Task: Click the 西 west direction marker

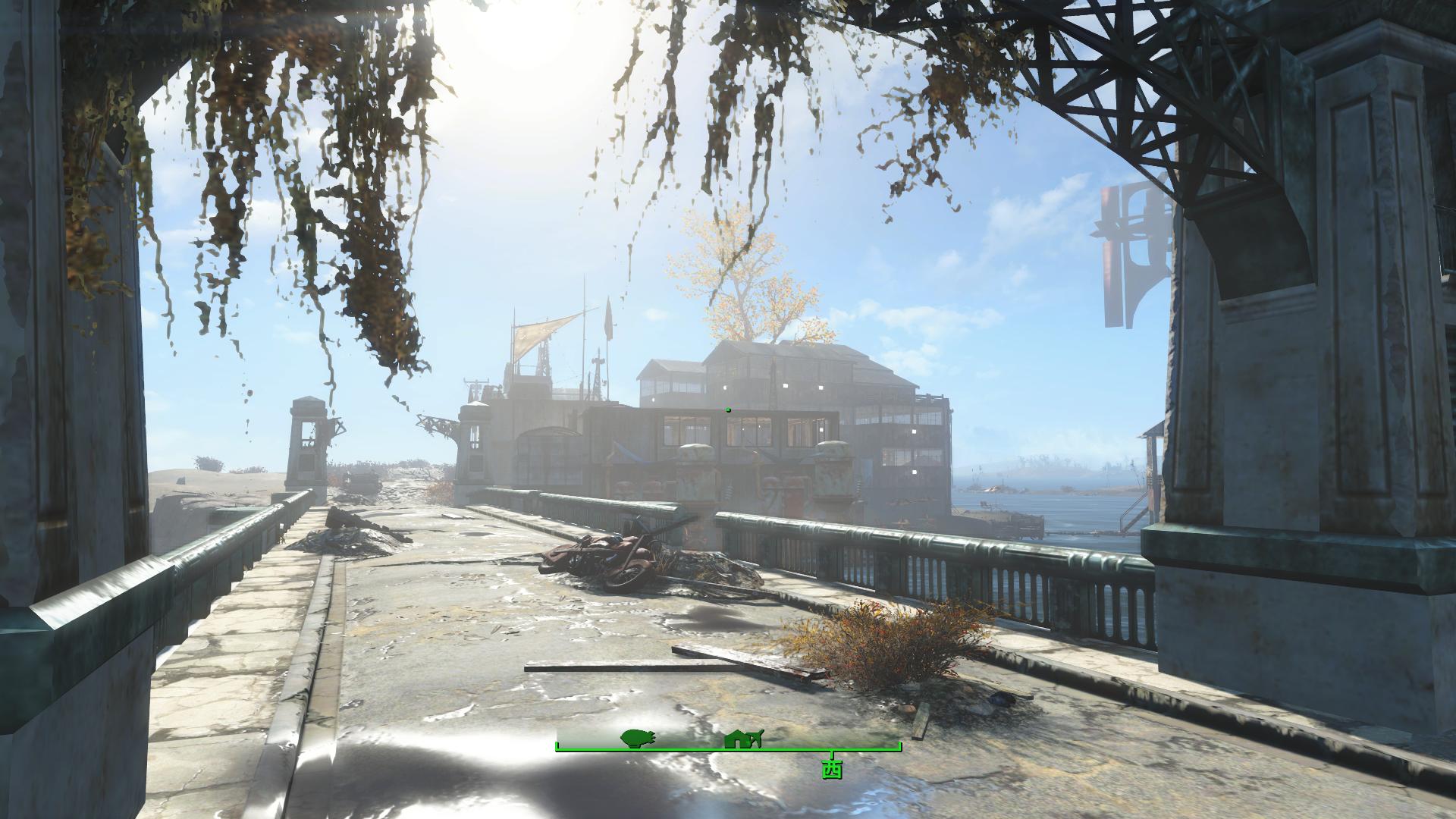Action: [832, 769]
